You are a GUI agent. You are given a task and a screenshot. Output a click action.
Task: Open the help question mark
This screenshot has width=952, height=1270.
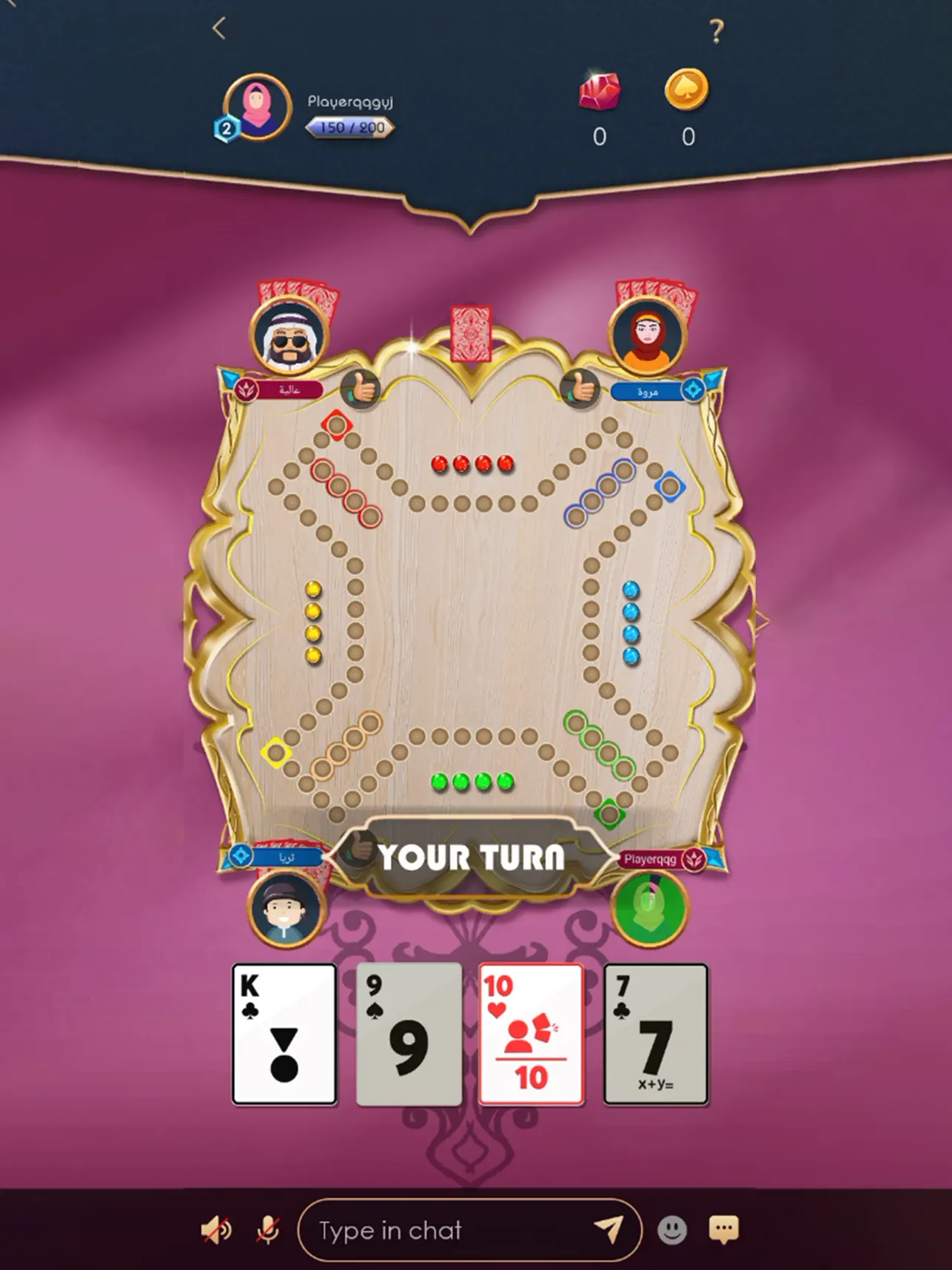[716, 30]
